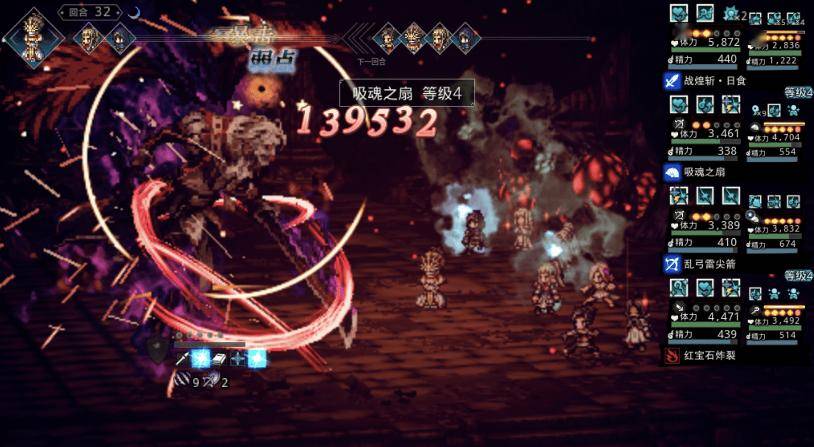Viewport: 814px width, 447px height.
Task: Tap the large current-turn character portrait
Action: pos(30,39)
